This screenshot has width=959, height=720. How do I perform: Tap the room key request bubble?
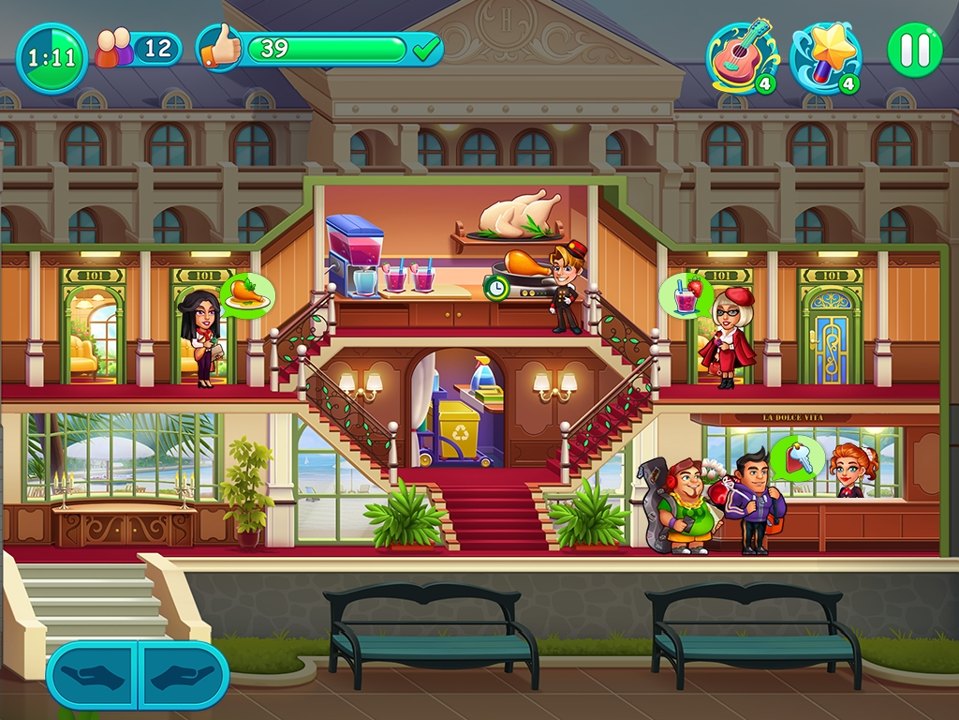(797, 459)
